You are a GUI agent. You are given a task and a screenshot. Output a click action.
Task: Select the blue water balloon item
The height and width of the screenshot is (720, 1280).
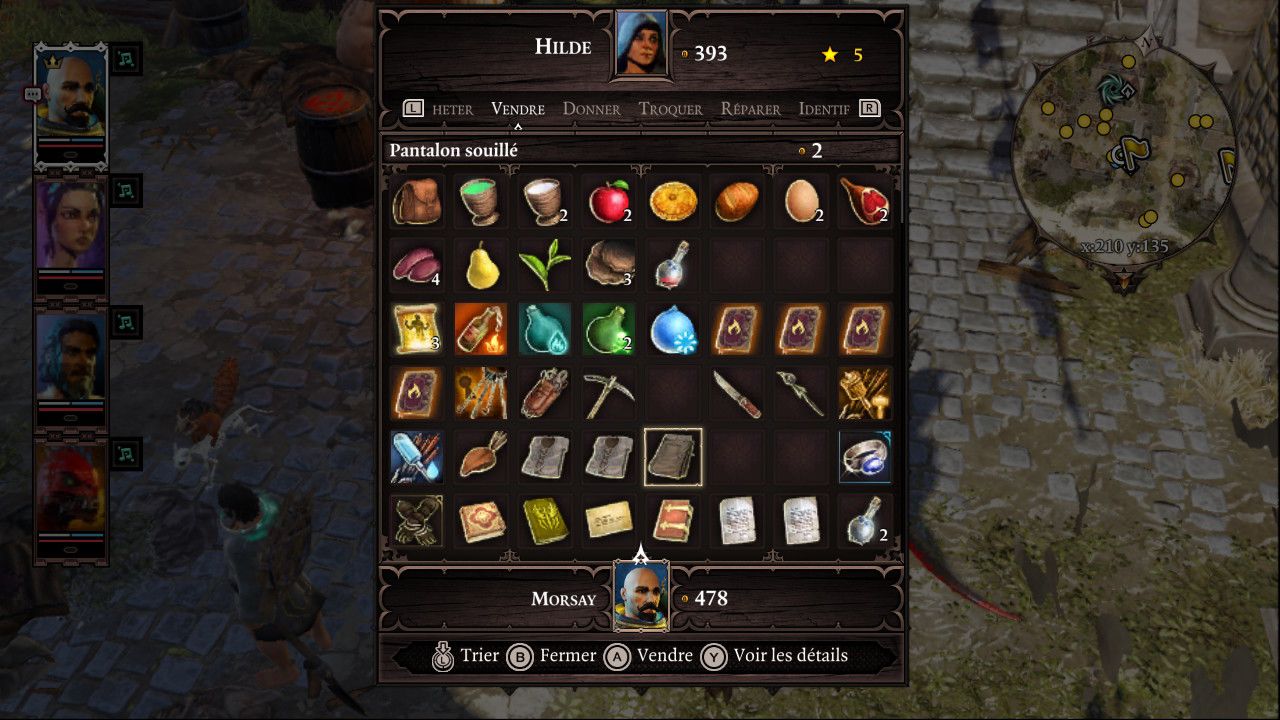coord(673,330)
